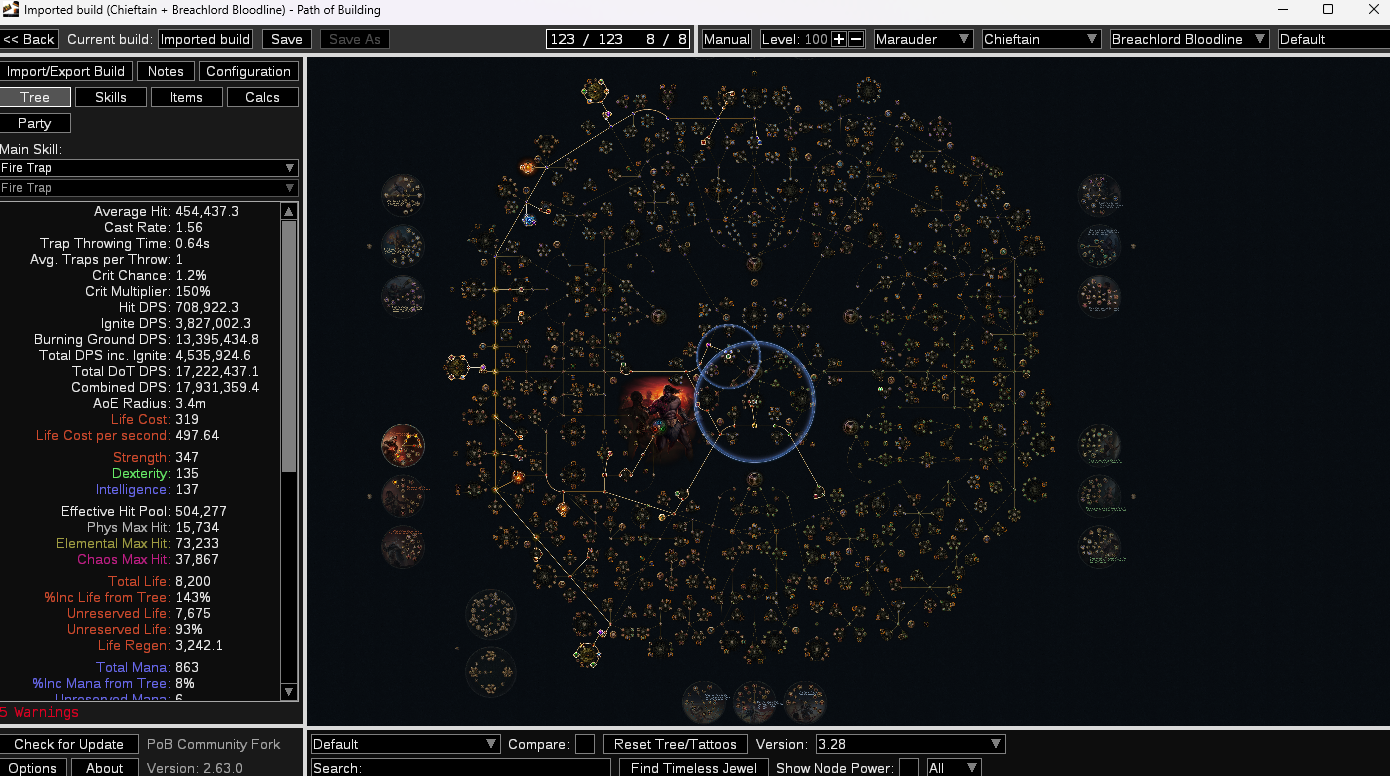Open the Breachlord Bloodline ascendancy dropdown
The height and width of the screenshot is (776, 1390).
(1188, 38)
